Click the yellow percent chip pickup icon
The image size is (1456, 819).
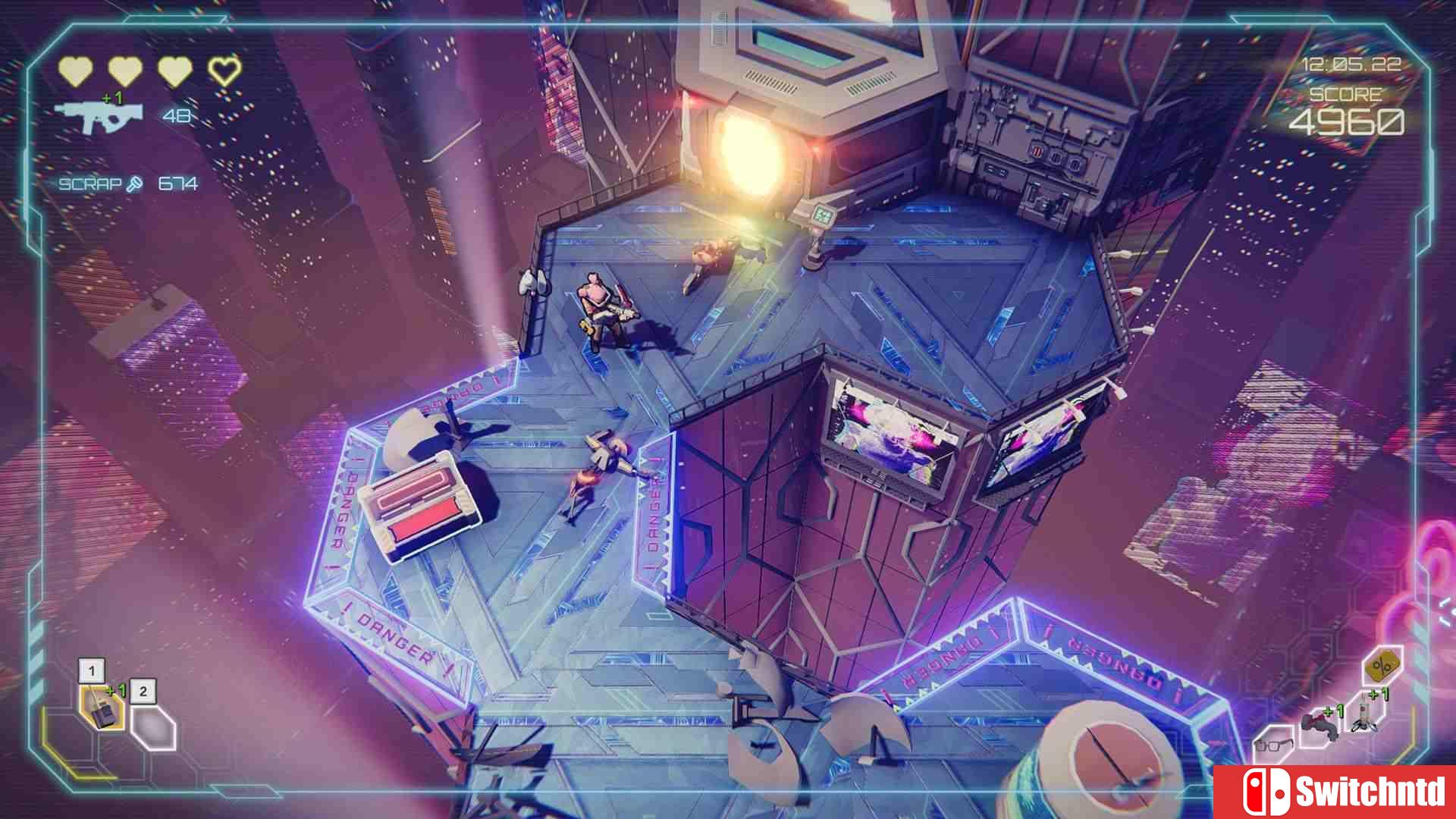click(x=1382, y=666)
